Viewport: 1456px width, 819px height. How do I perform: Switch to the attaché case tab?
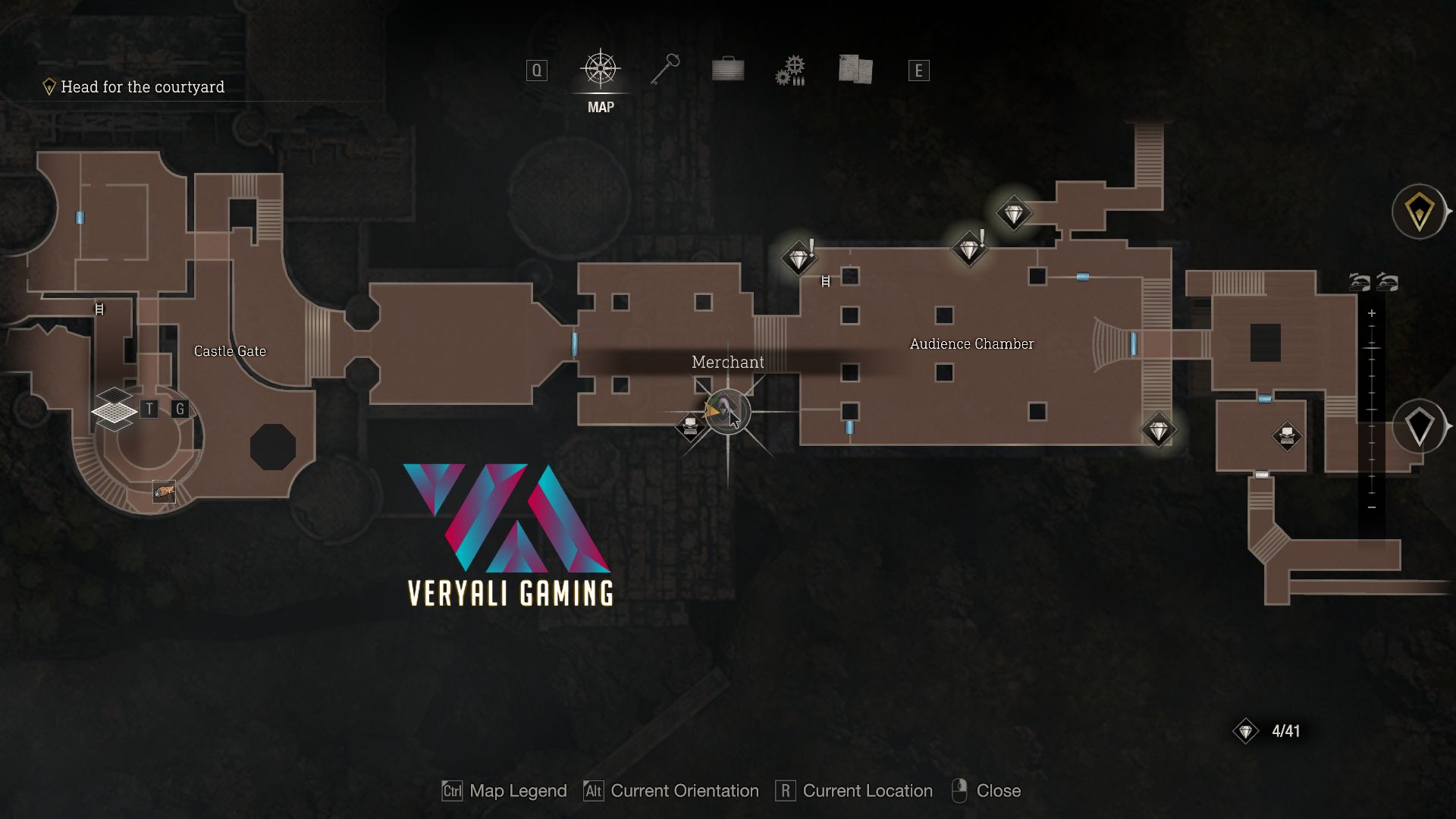pos(728,70)
